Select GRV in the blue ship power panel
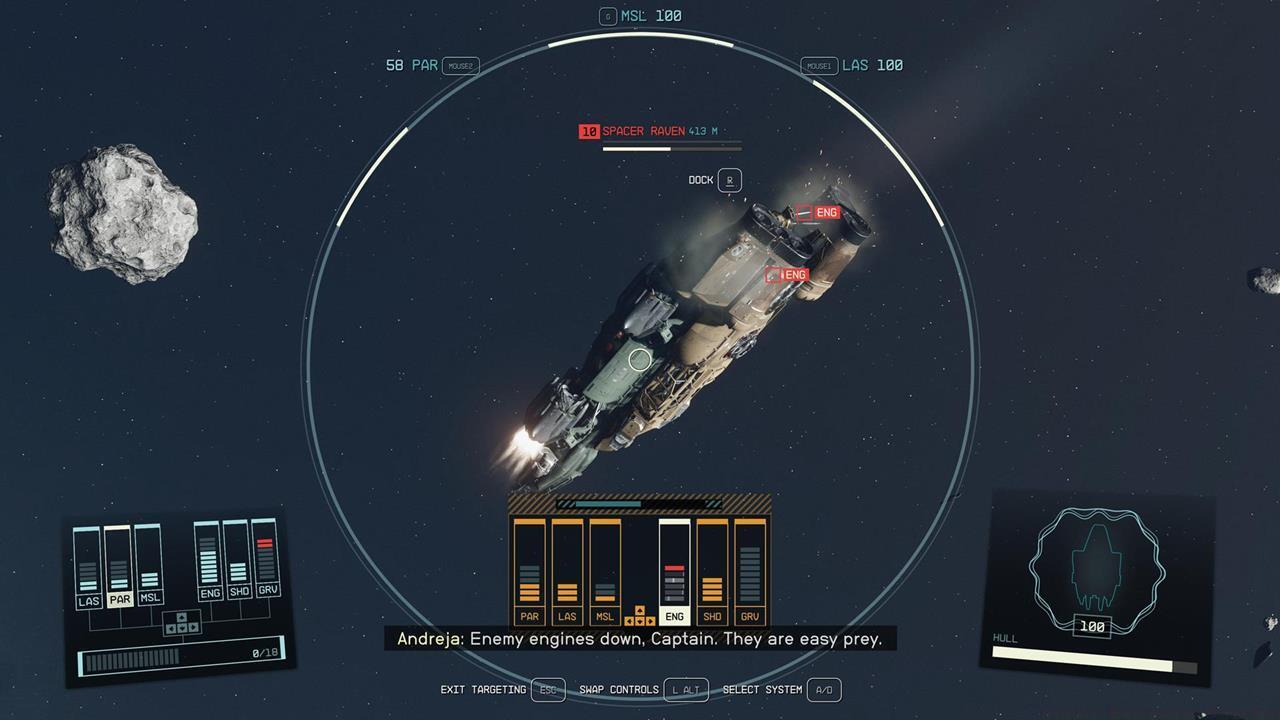This screenshot has width=1280, height=720. pyautogui.click(x=267, y=589)
